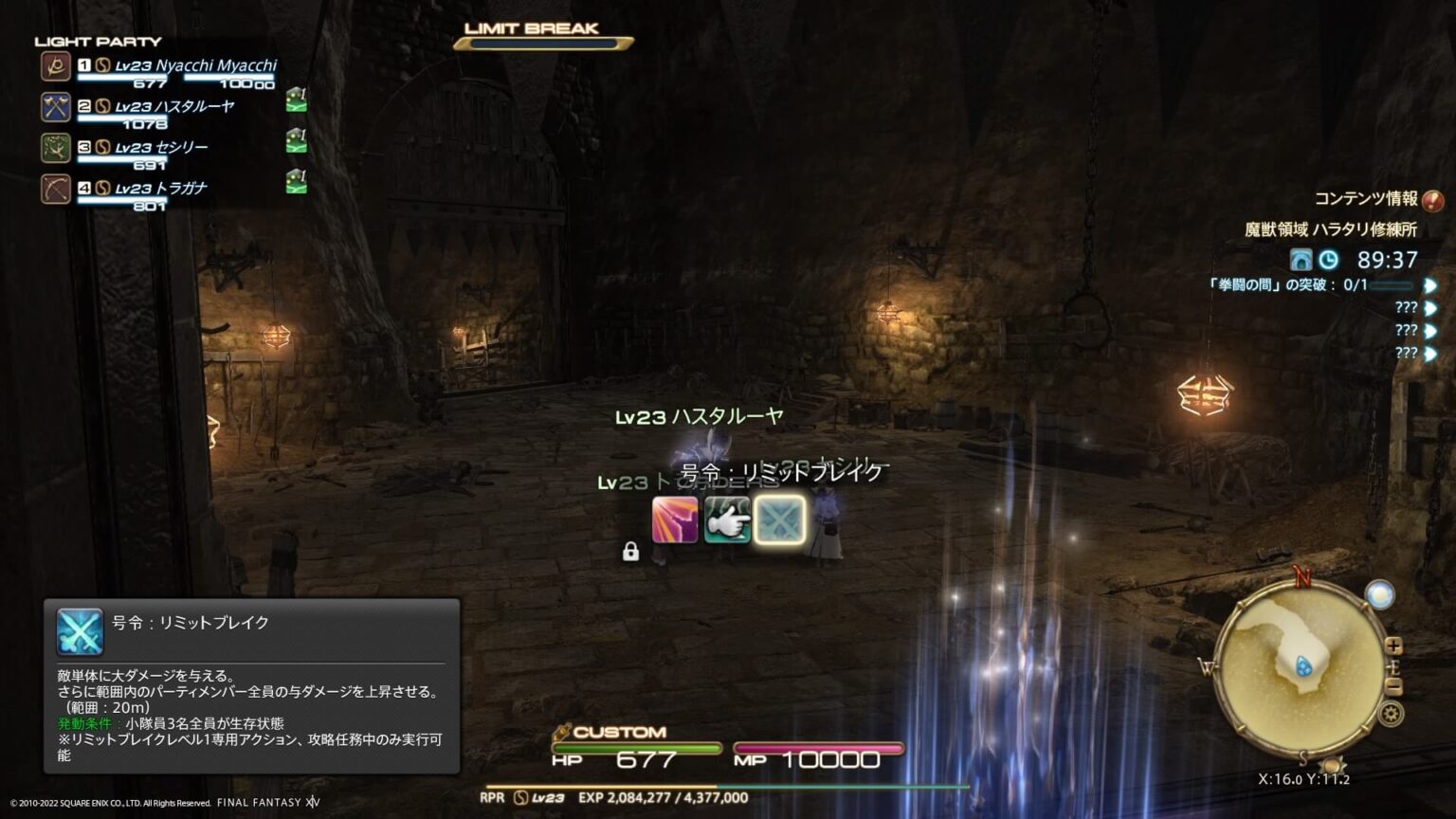The width and height of the screenshot is (1456, 819).
Task: Open minimap settings gear
Action: click(x=1392, y=714)
